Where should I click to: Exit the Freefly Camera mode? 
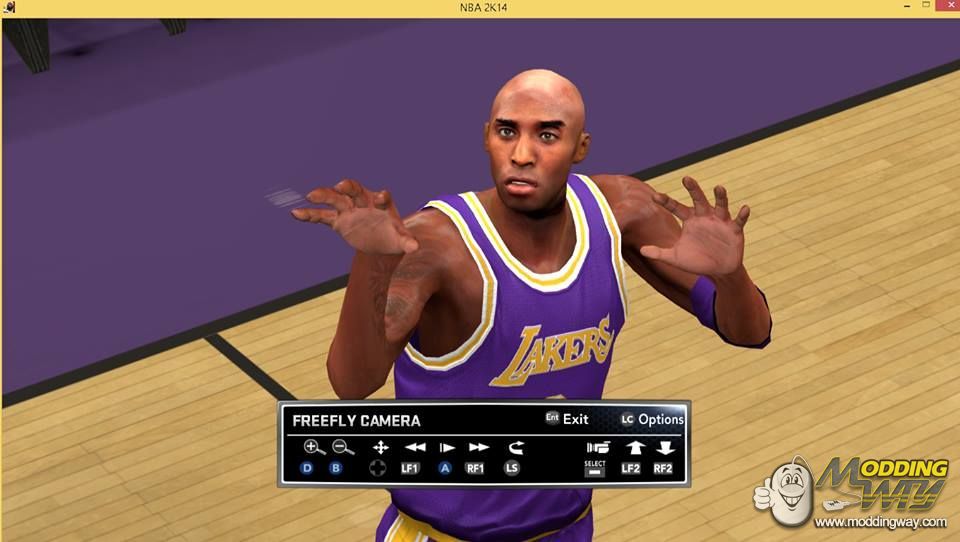point(567,420)
